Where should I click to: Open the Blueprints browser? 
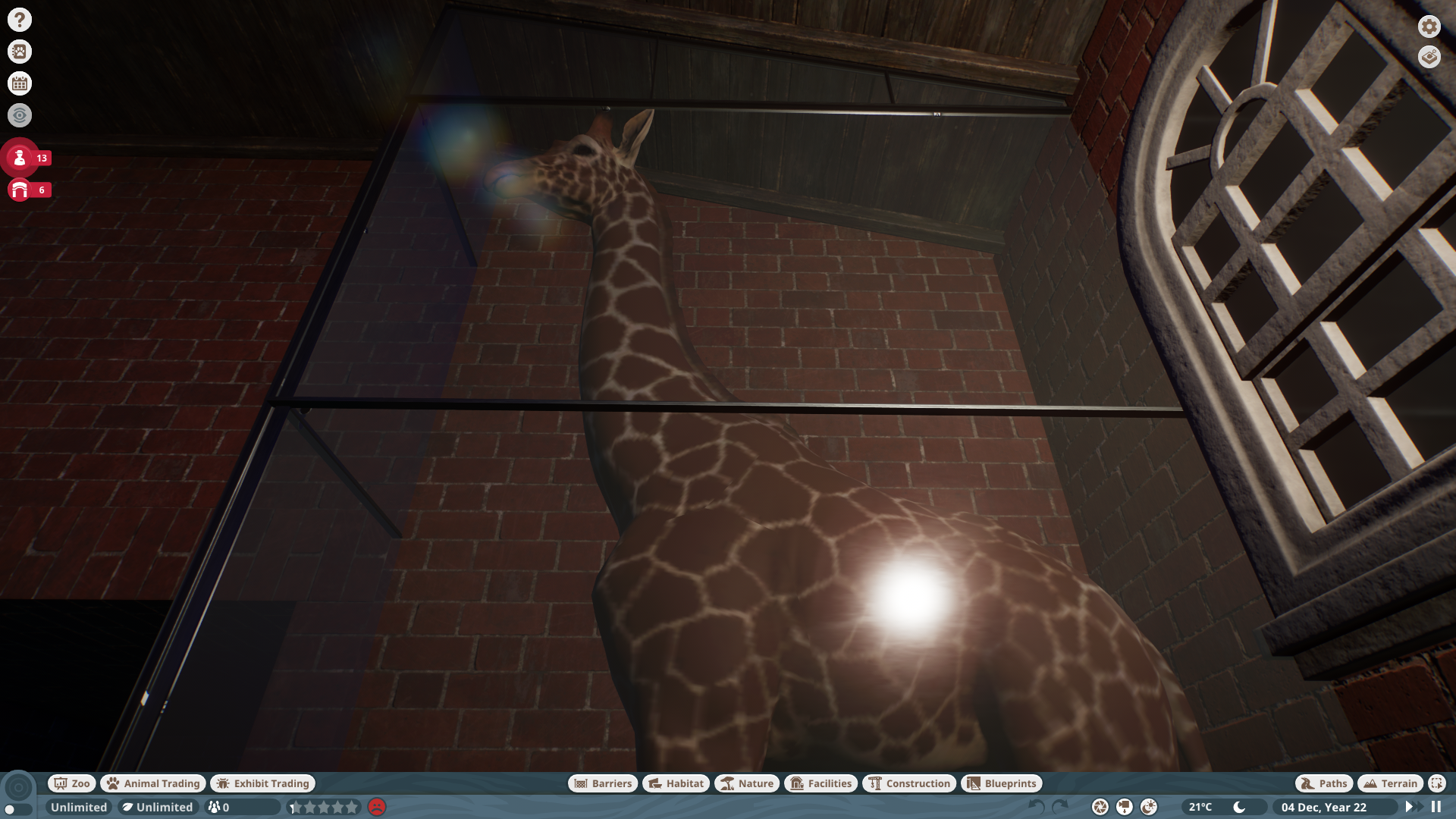[1001, 783]
